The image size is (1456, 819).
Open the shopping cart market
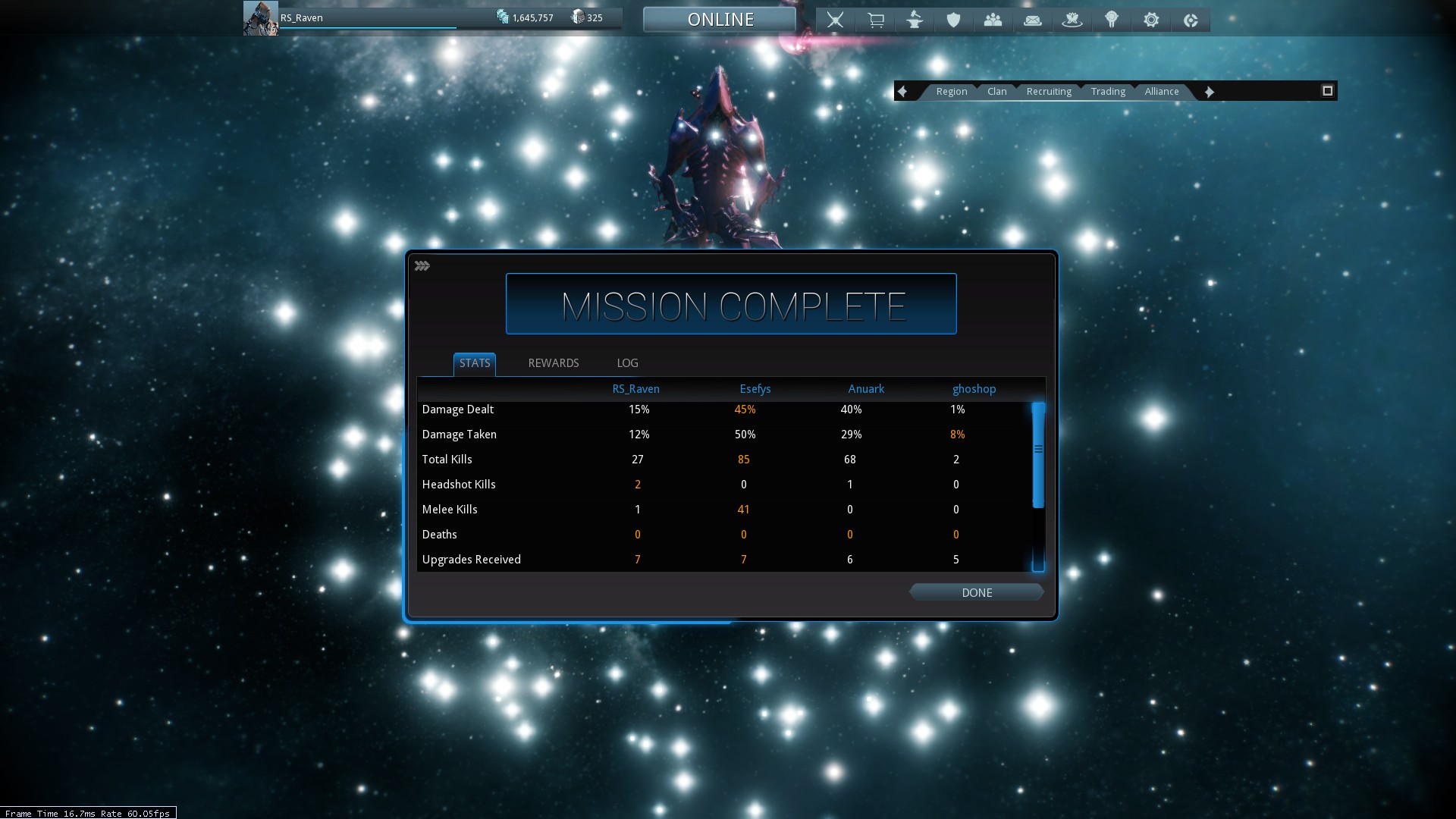[875, 20]
